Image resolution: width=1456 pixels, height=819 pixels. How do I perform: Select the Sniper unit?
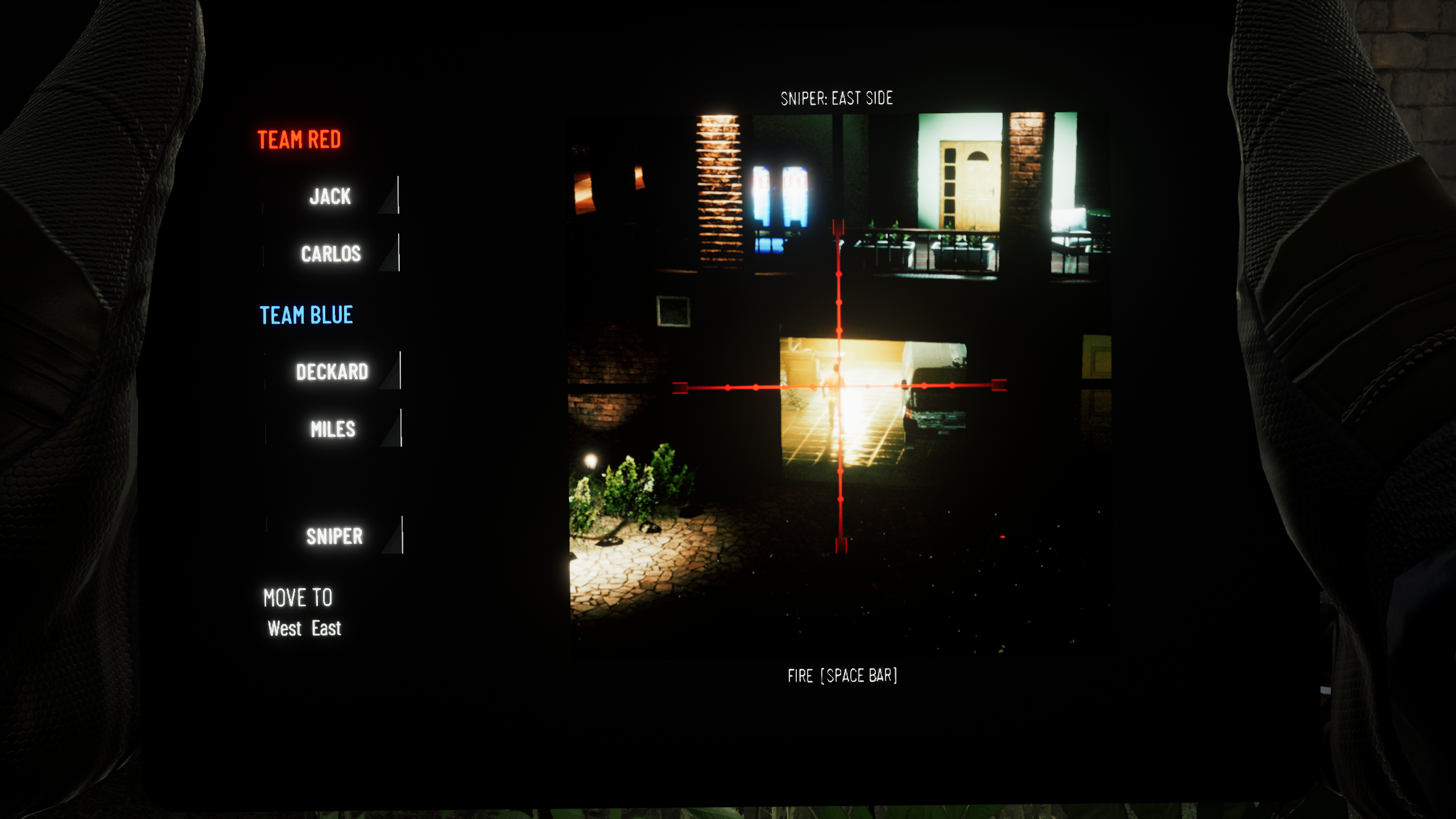334,536
